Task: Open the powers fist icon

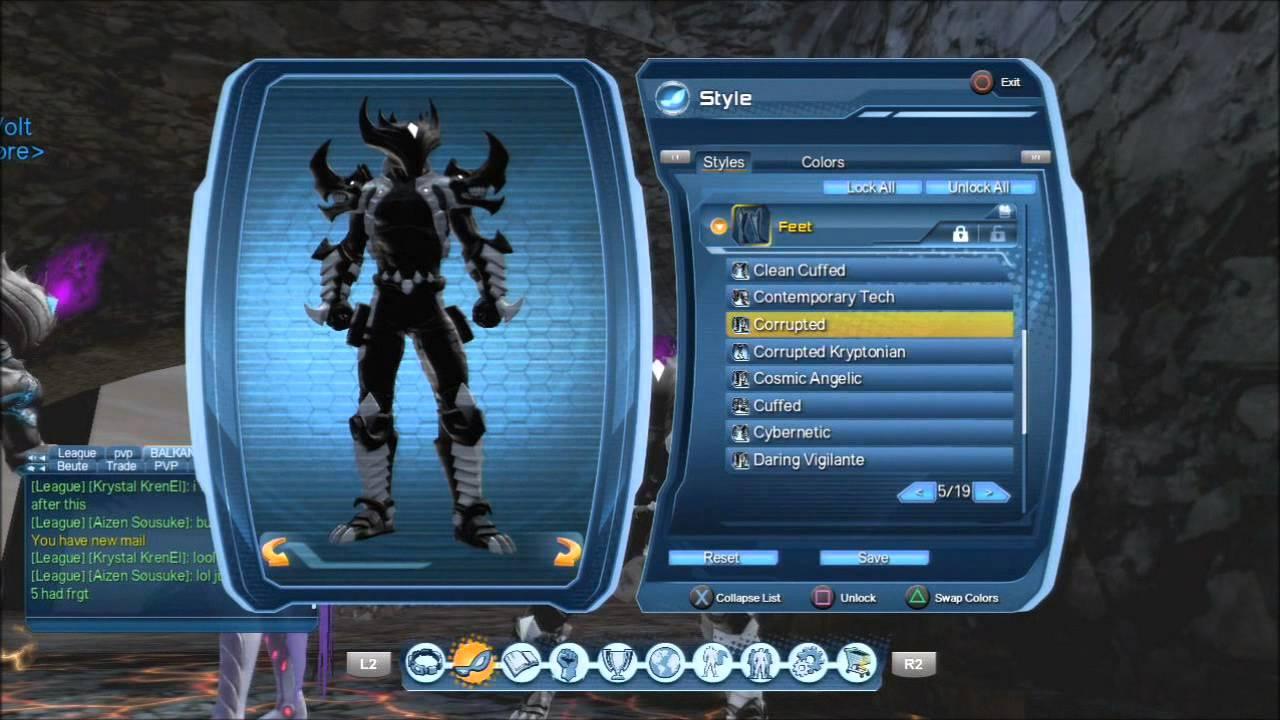Action: 569,663
